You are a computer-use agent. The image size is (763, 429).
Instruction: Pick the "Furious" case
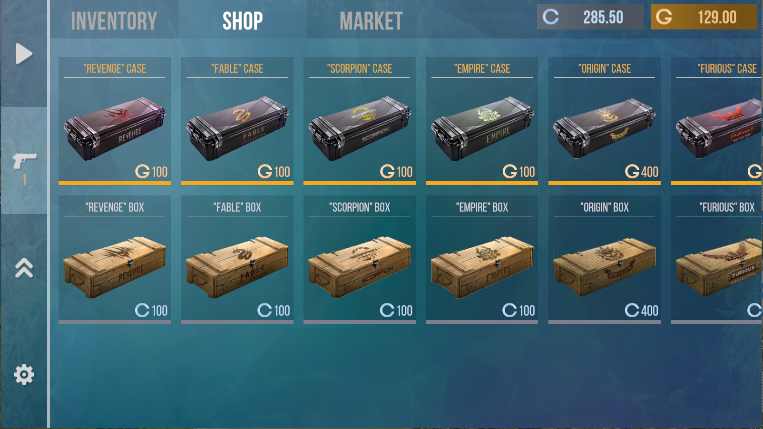coord(717,122)
